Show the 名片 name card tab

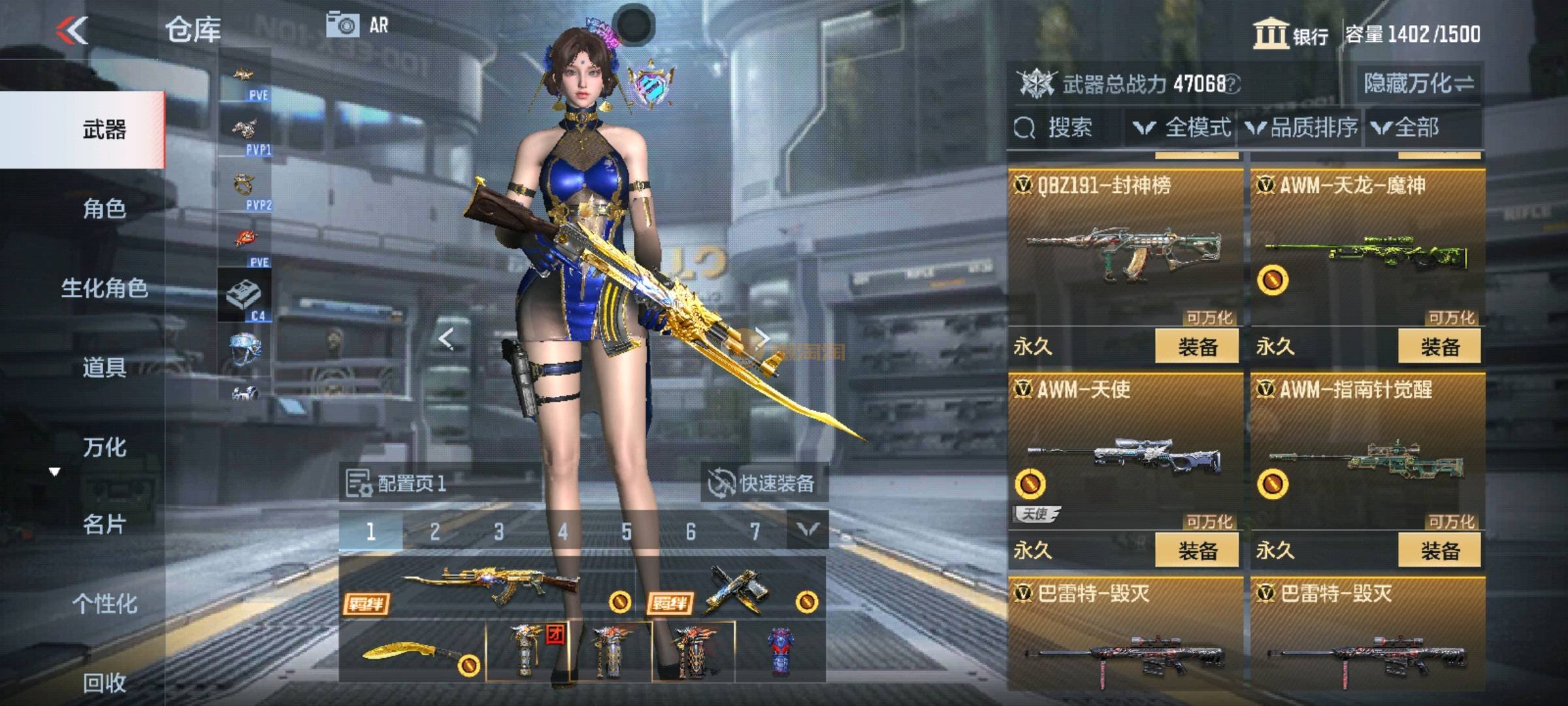pos(104,524)
